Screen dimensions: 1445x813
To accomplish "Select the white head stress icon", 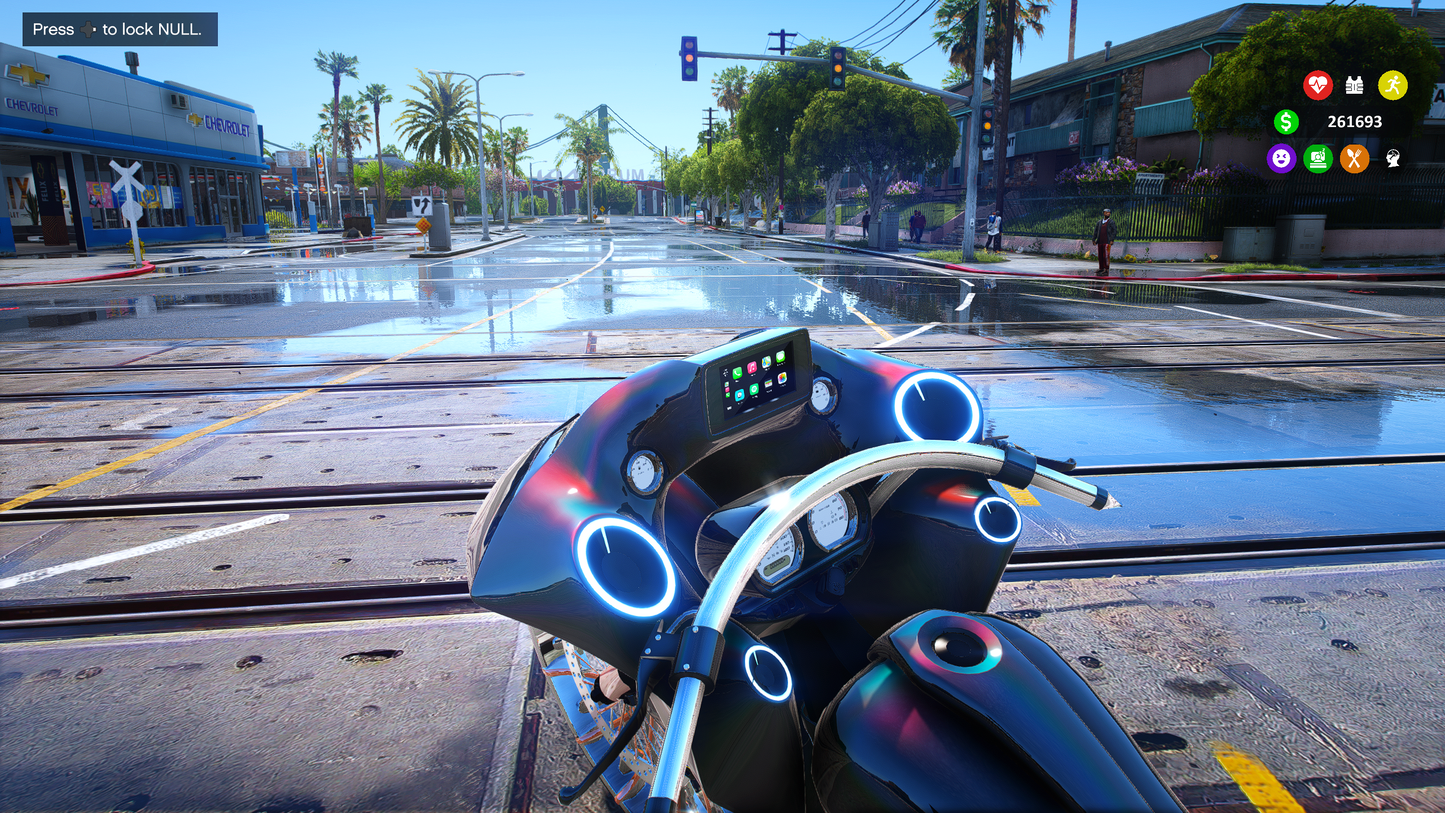I will (1392, 158).
